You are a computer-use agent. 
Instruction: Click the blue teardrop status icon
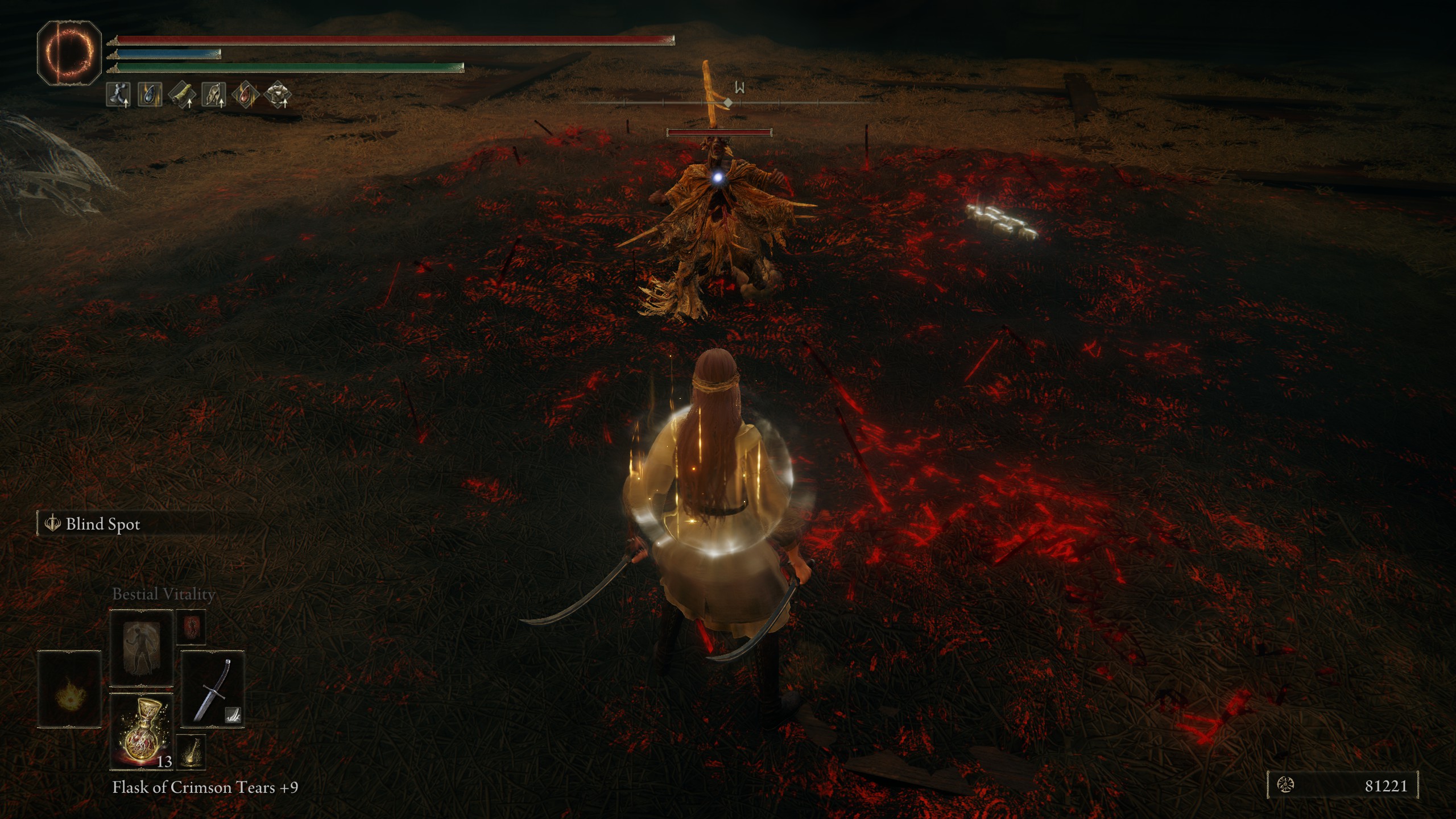pos(150,94)
